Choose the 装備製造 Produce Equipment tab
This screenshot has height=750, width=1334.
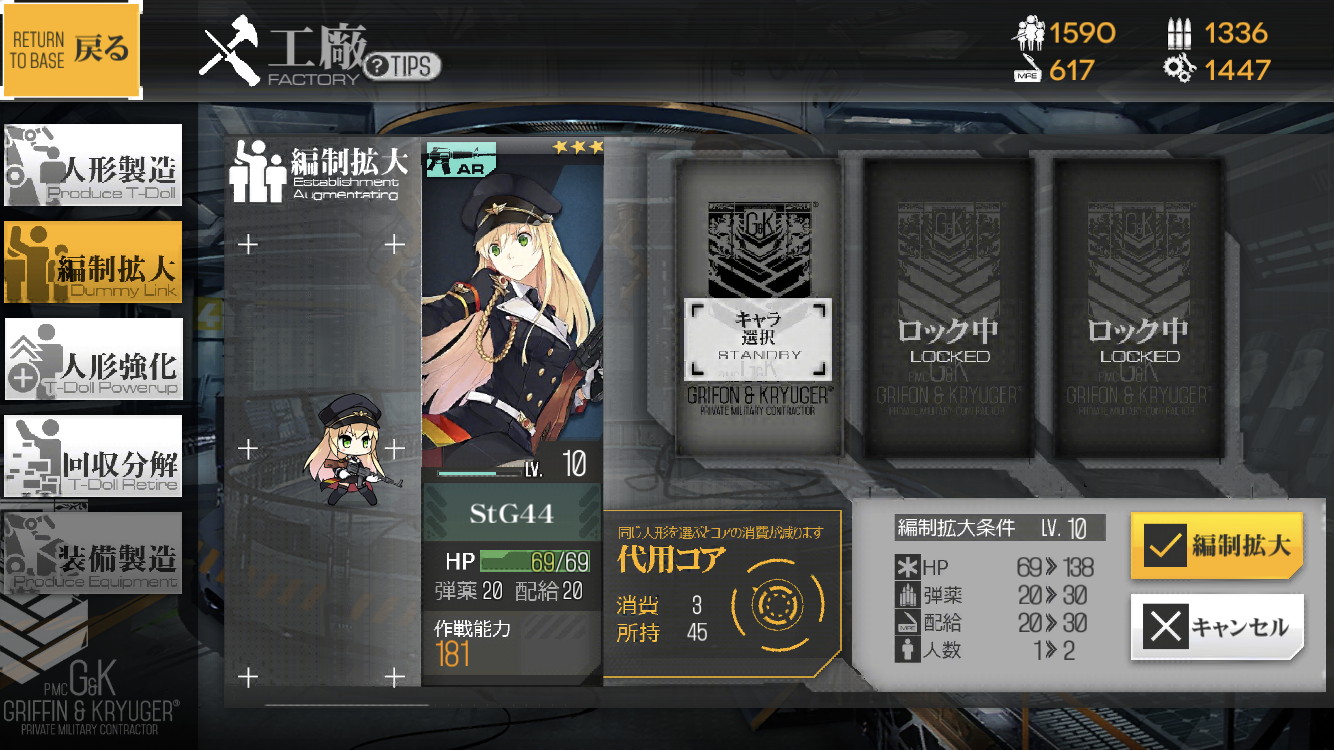[x=94, y=553]
